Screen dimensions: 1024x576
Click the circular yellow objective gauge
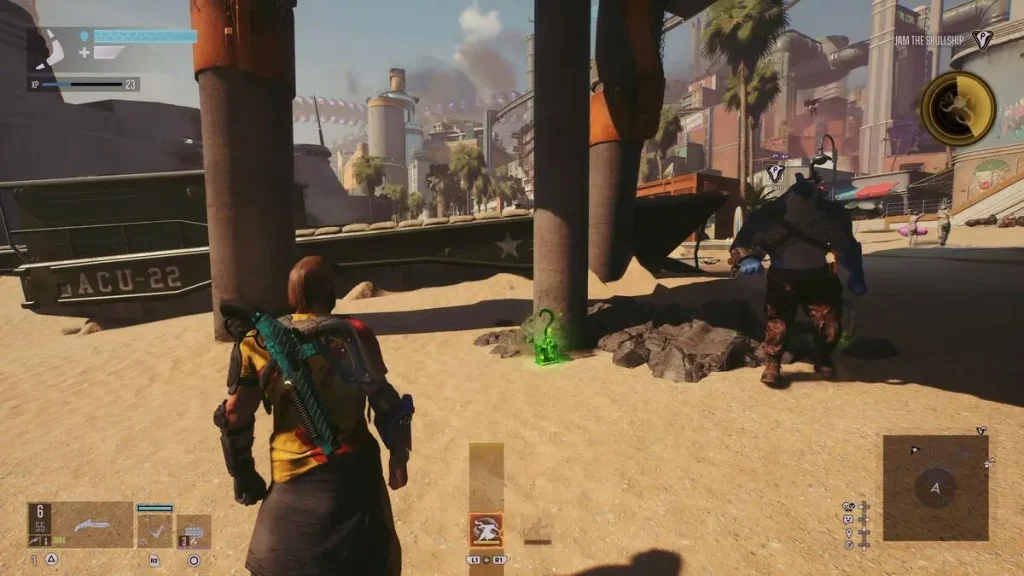(x=957, y=108)
